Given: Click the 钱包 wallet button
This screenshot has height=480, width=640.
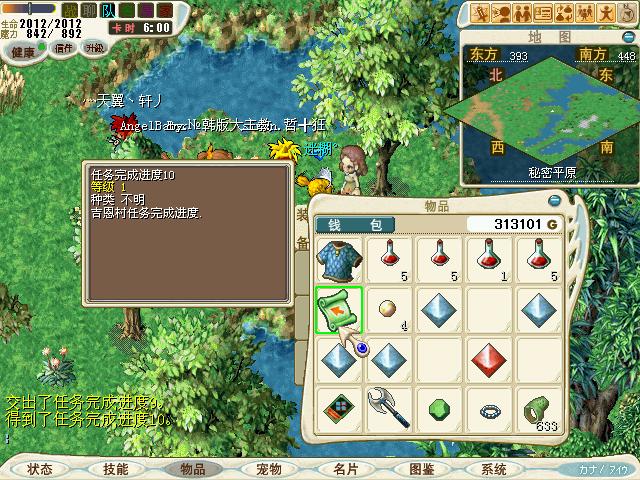Looking at the screenshot, I should (355, 224).
